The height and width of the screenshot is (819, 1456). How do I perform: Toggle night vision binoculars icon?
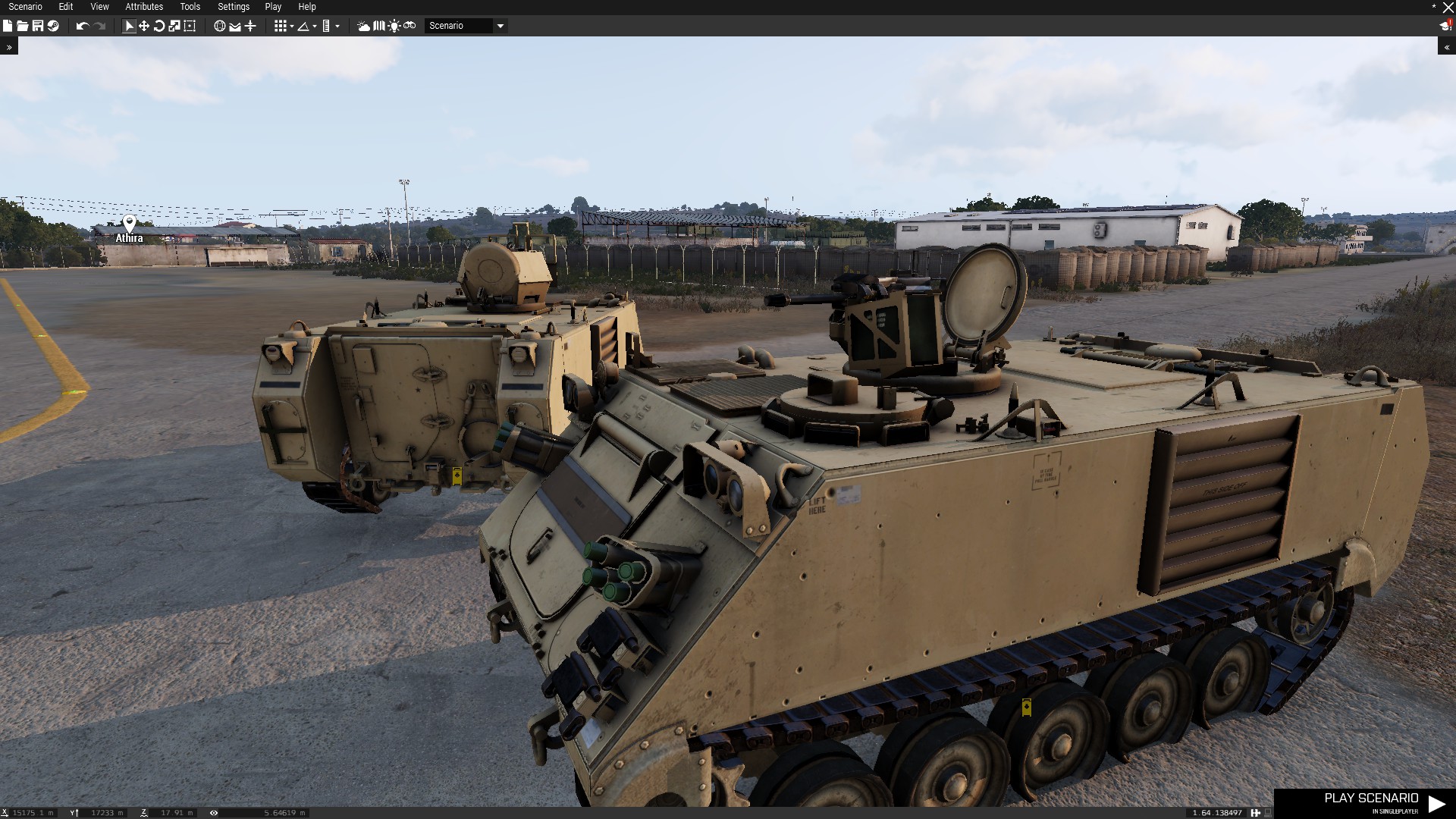click(409, 26)
